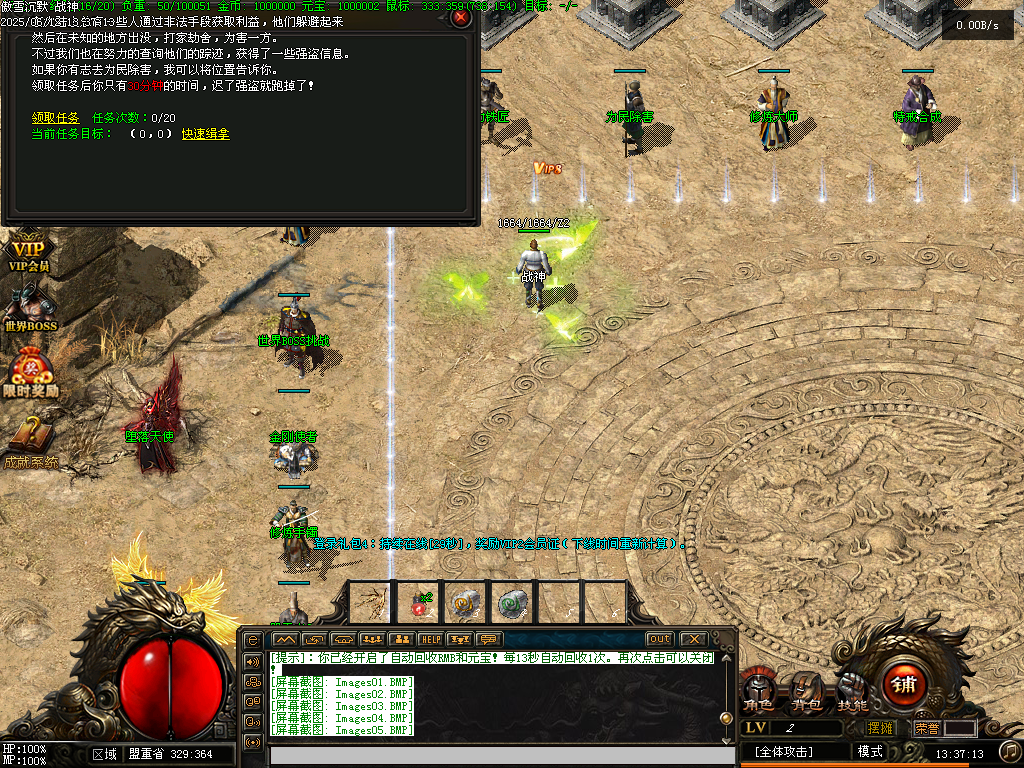Image resolution: width=1024 pixels, height=768 pixels.
Task: Click the 摆摊 stall button
Action: tap(880, 728)
